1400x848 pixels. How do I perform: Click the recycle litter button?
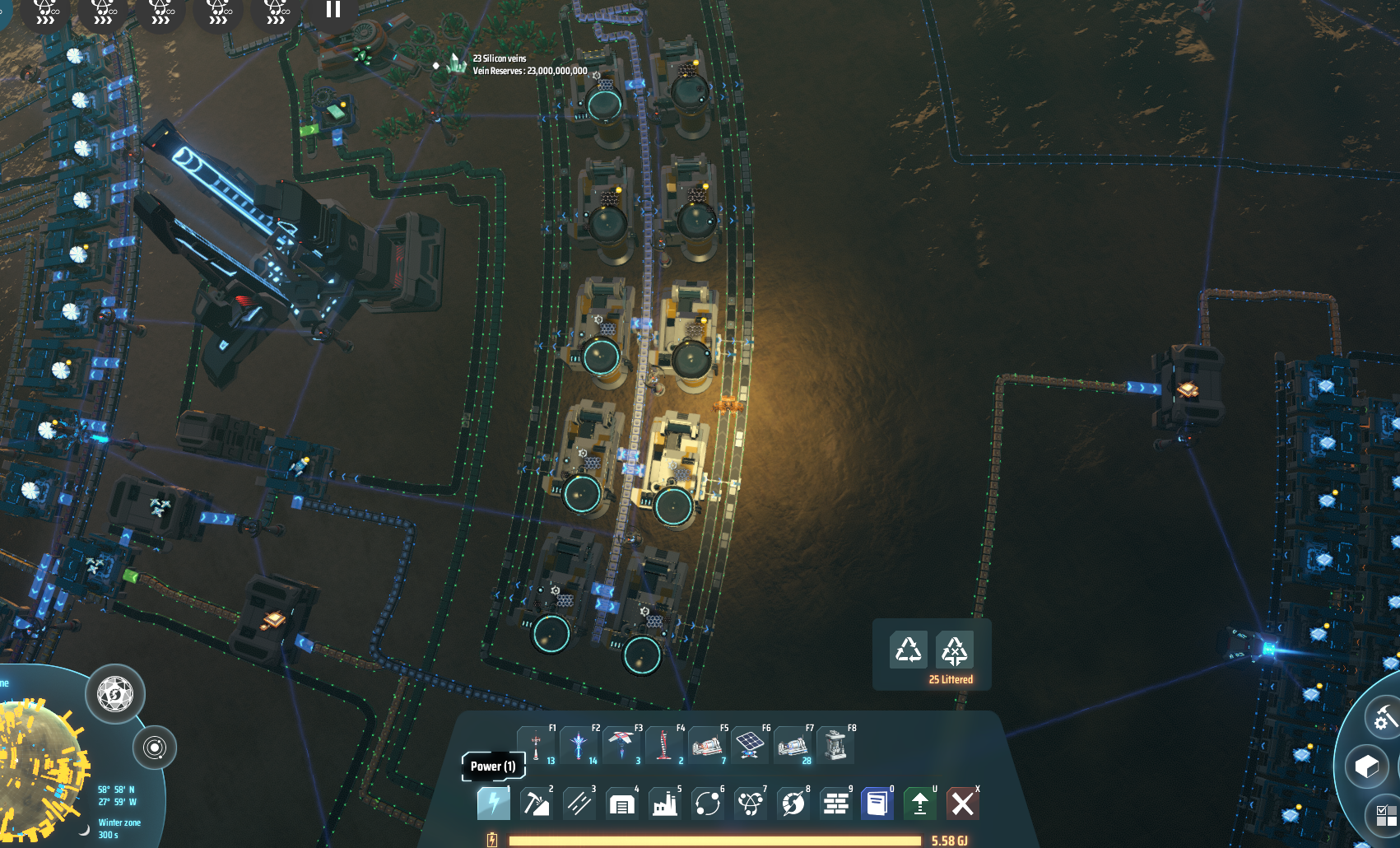(x=909, y=650)
